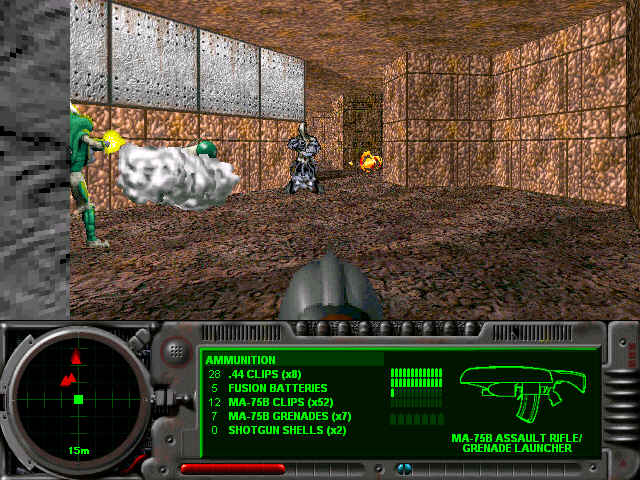This screenshot has width=640, height=480.
Task: Click the motion sensor radar
Action: (77, 399)
